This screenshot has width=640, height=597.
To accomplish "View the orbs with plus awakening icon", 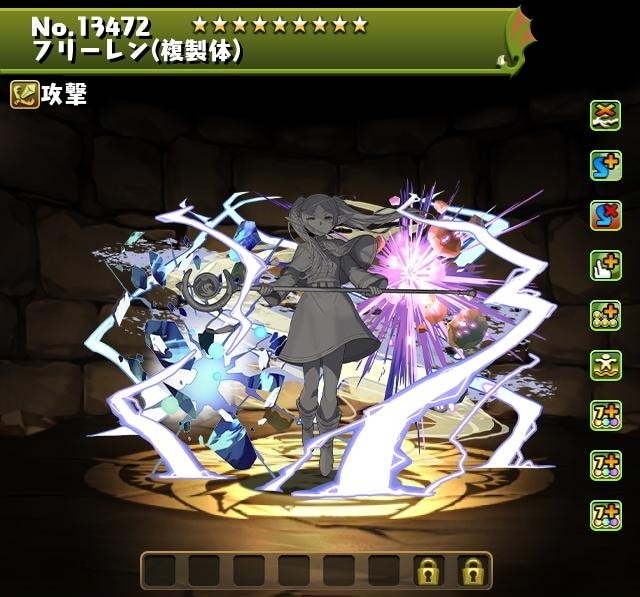I will 605,314.
